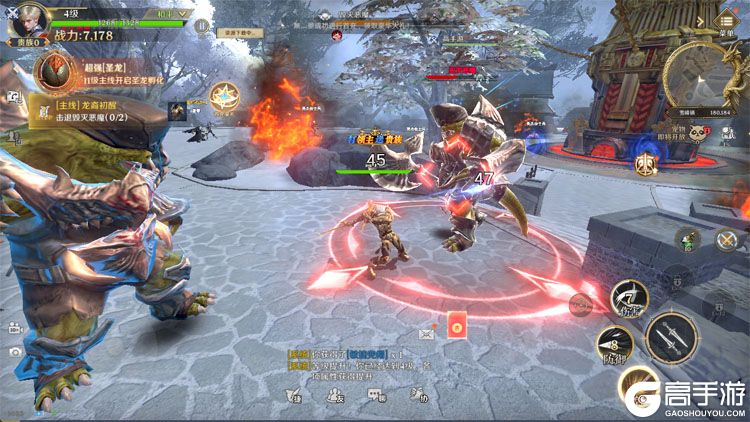
Task: Activate the golden star emblem icon
Action: click(224, 97)
